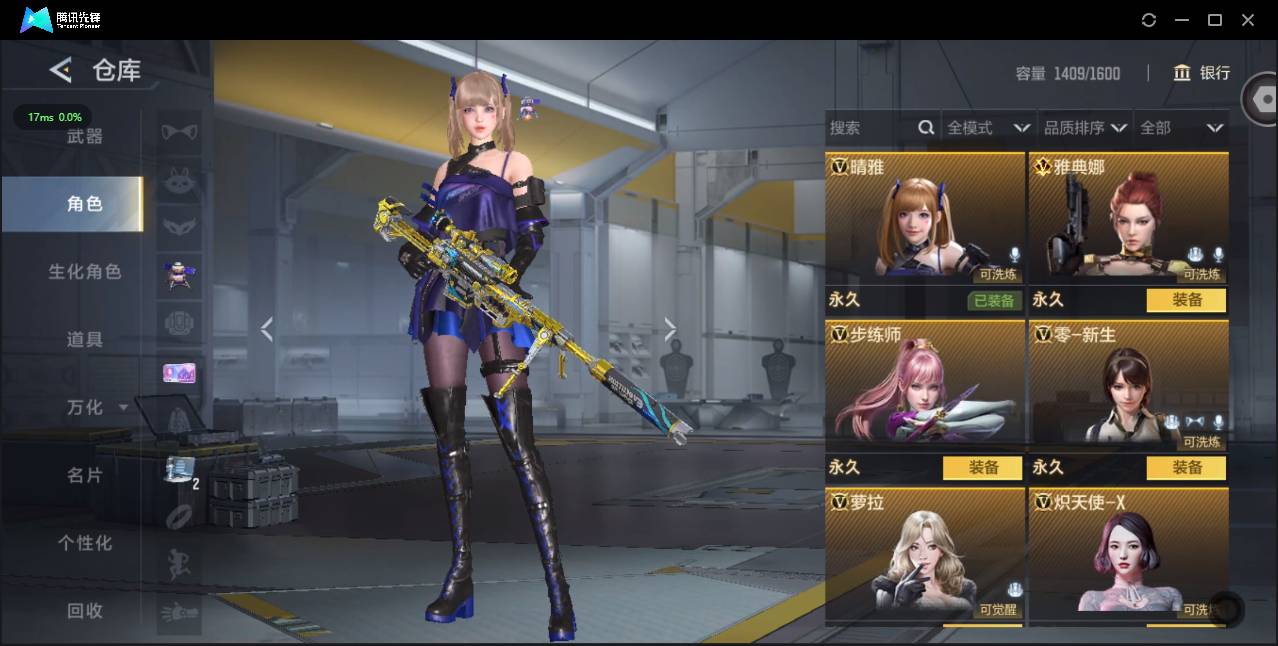Viewport: 1278px width, 646px height.
Task: Close the game window
Action: click(x=1248, y=20)
